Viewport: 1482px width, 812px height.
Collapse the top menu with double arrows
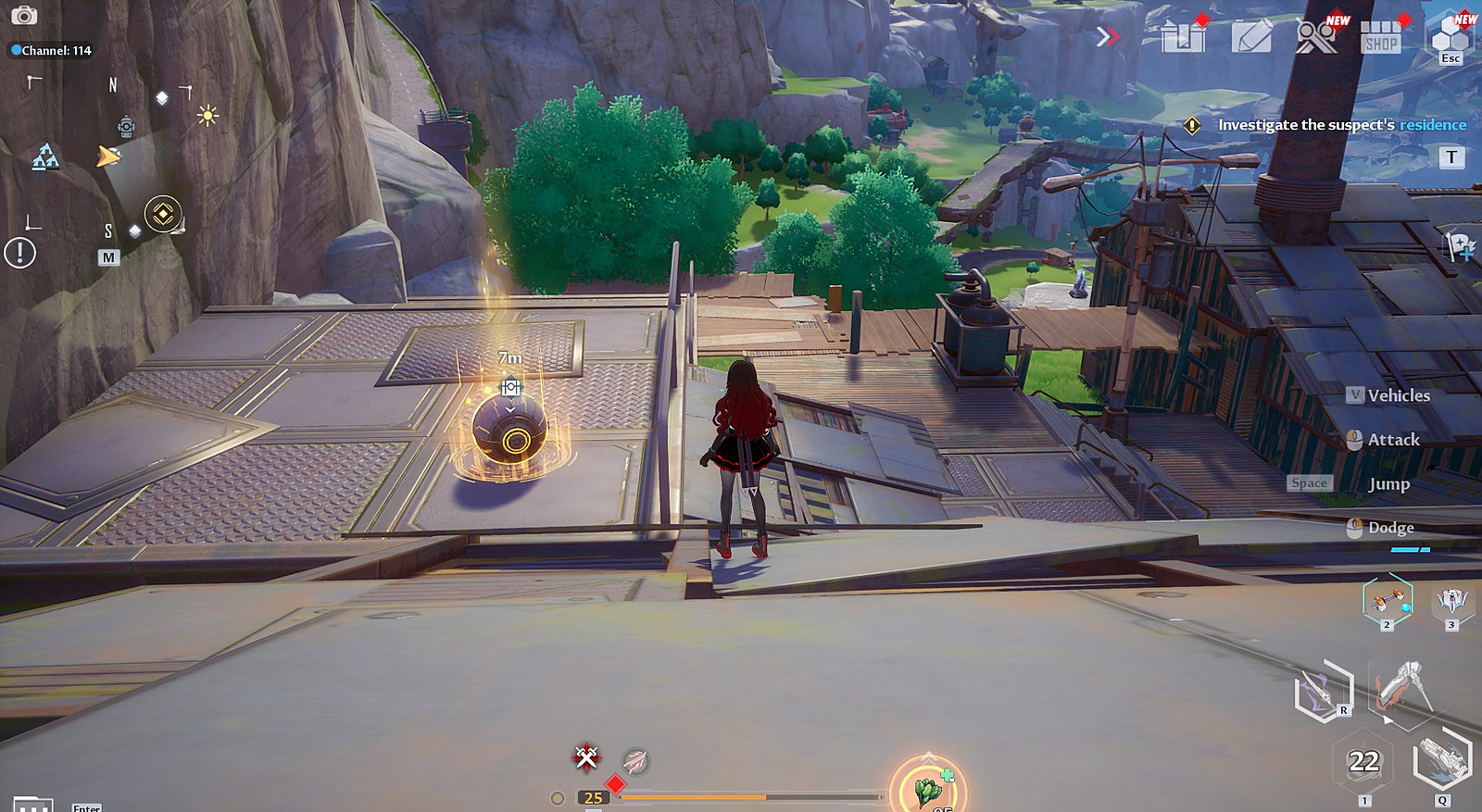[1107, 37]
